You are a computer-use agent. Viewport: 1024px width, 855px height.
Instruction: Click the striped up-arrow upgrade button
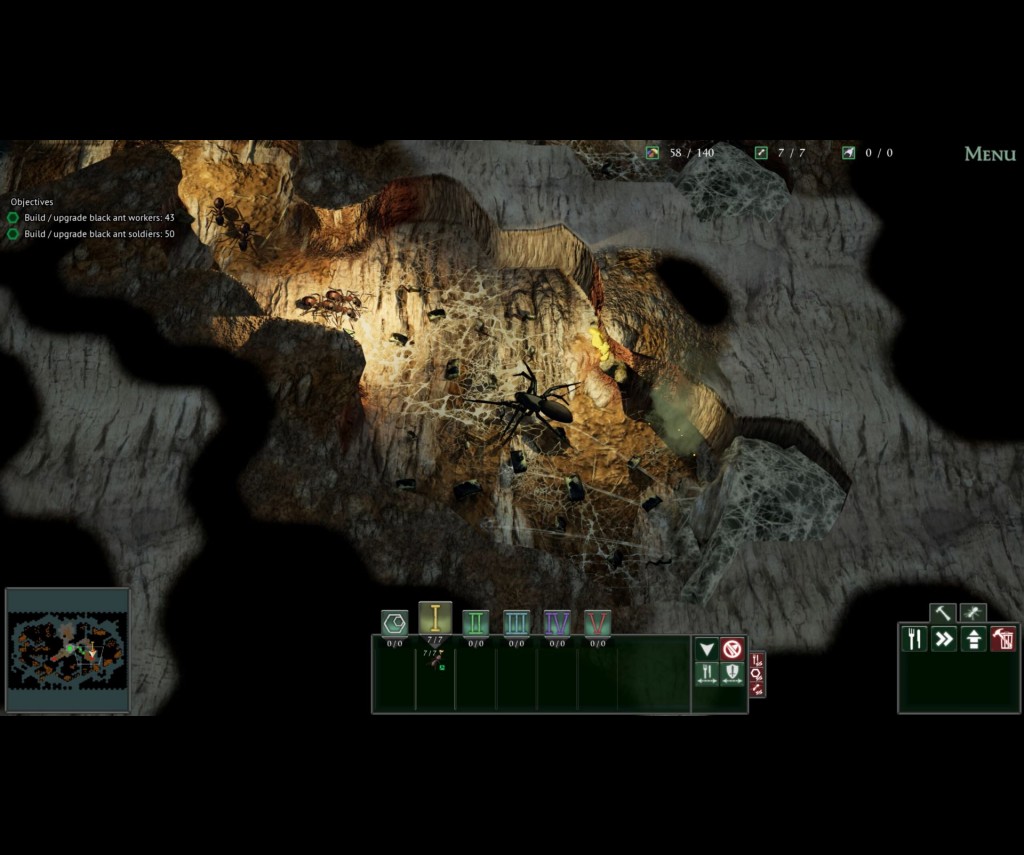[x=974, y=639]
